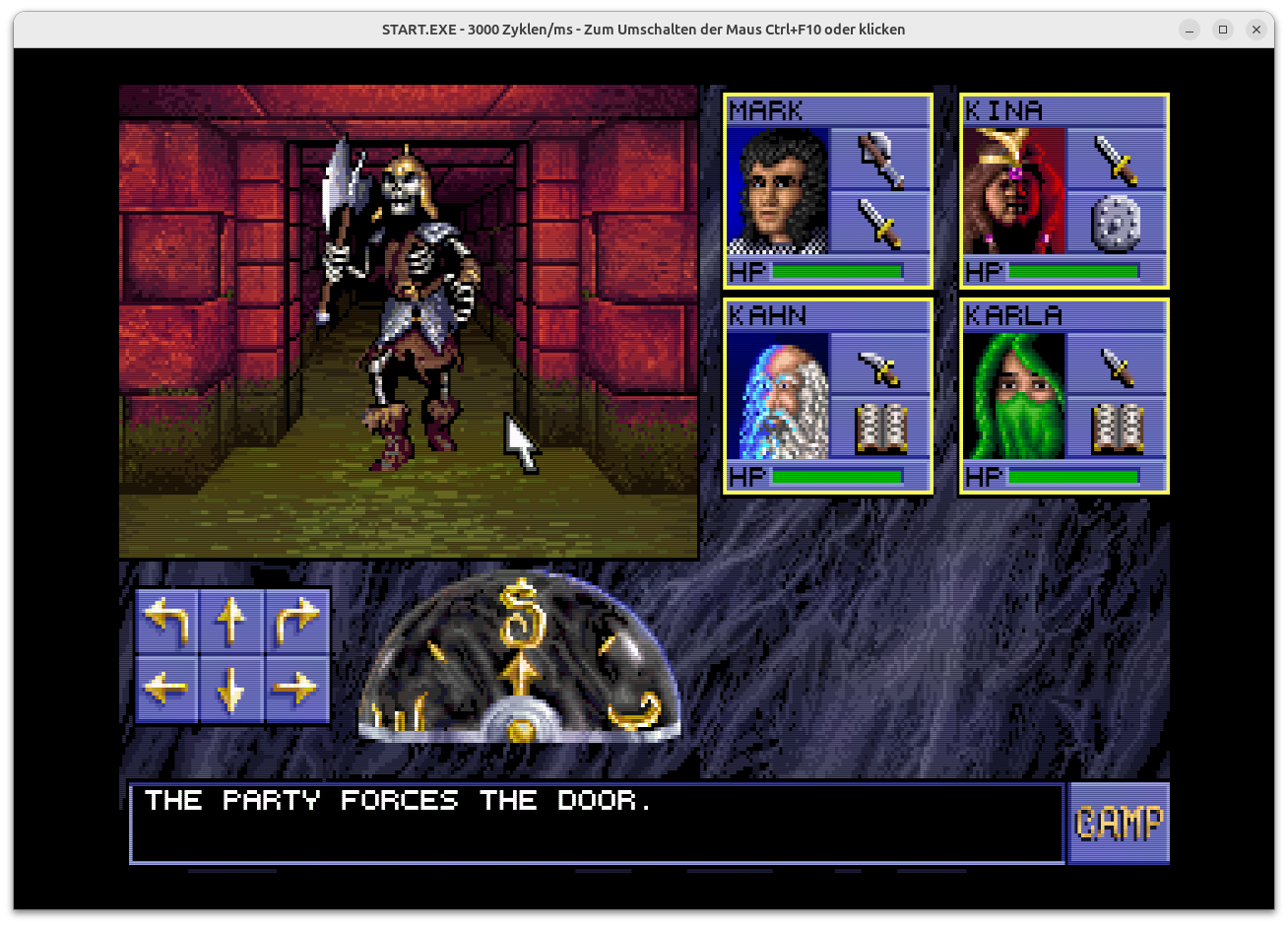This screenshot has height=926, width=1288.
Task: Strafe left with the left arrow
Action: pos(166,688)
